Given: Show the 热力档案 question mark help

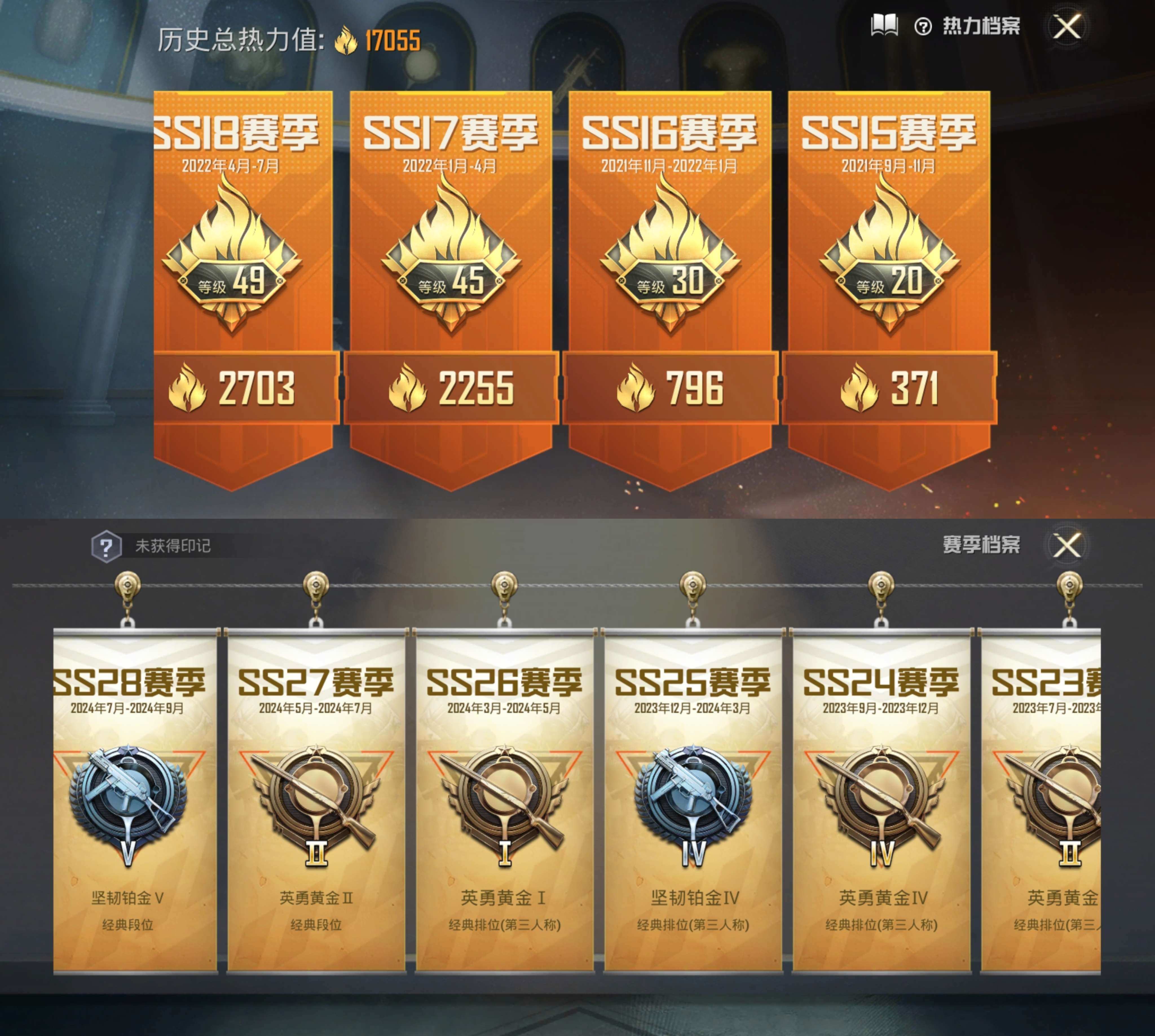Looking at the screenshot, I should click(923, 27).
